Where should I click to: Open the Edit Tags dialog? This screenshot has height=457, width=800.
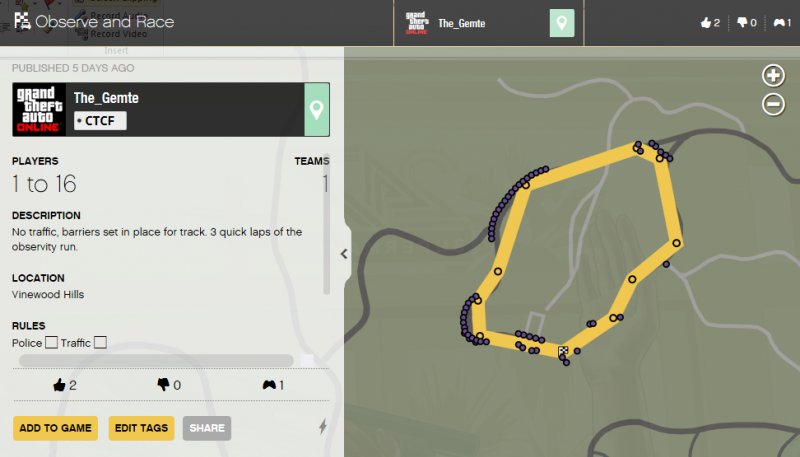pyautogui.click(x=141, y=428)
